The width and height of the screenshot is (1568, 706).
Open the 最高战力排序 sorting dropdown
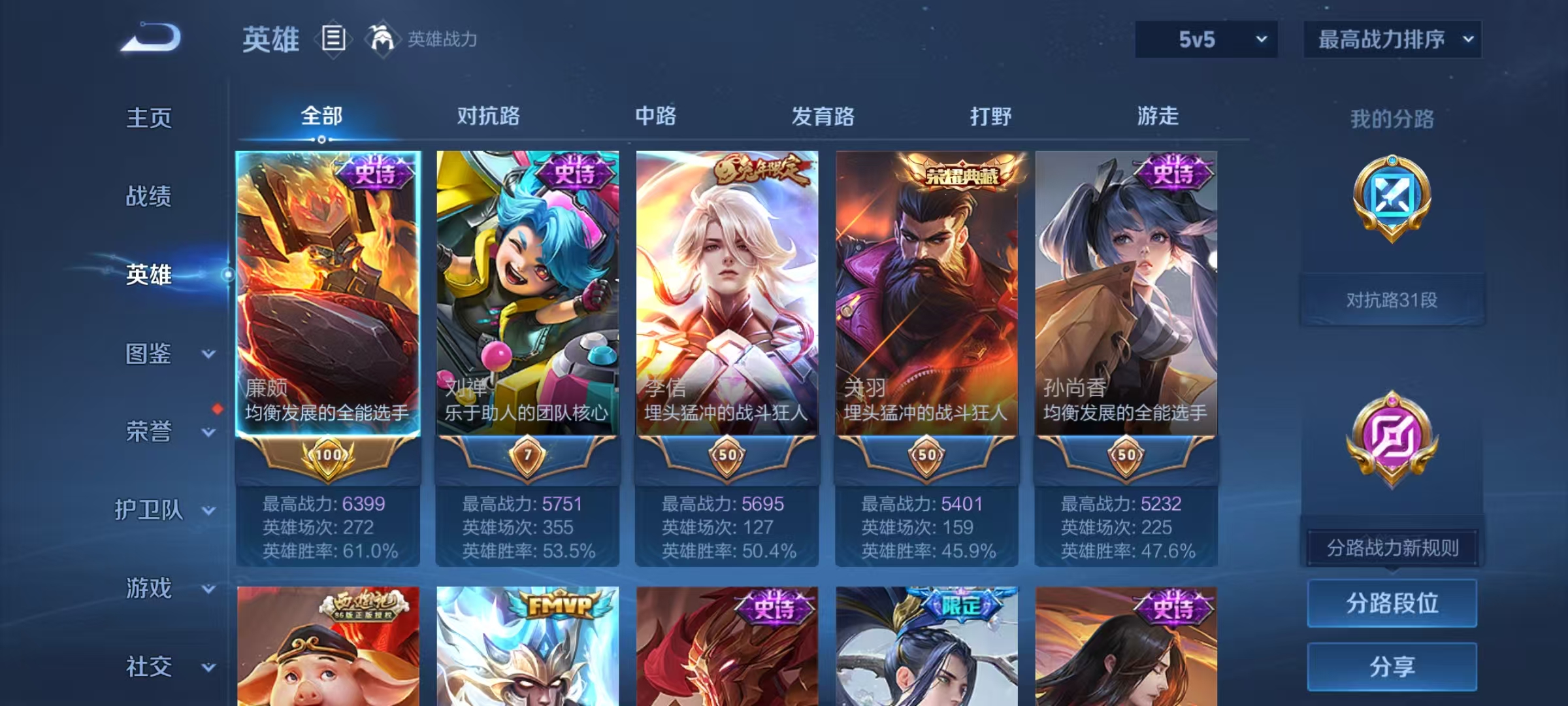click(1392, 39)
